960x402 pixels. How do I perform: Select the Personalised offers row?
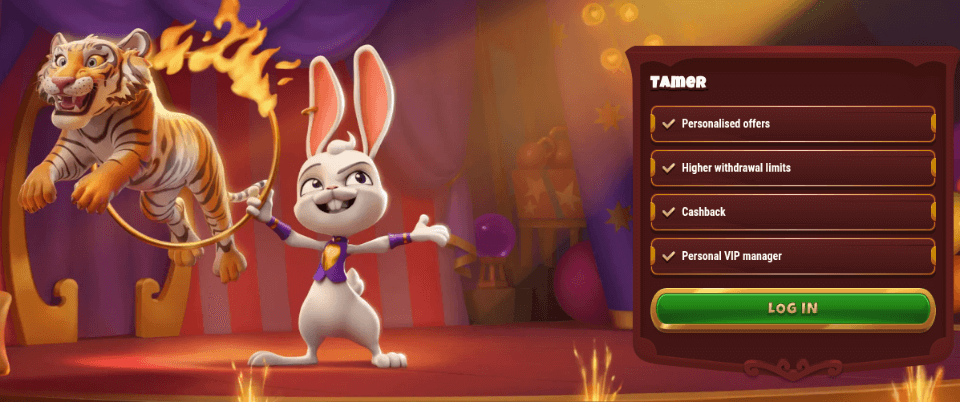[792, 124]
